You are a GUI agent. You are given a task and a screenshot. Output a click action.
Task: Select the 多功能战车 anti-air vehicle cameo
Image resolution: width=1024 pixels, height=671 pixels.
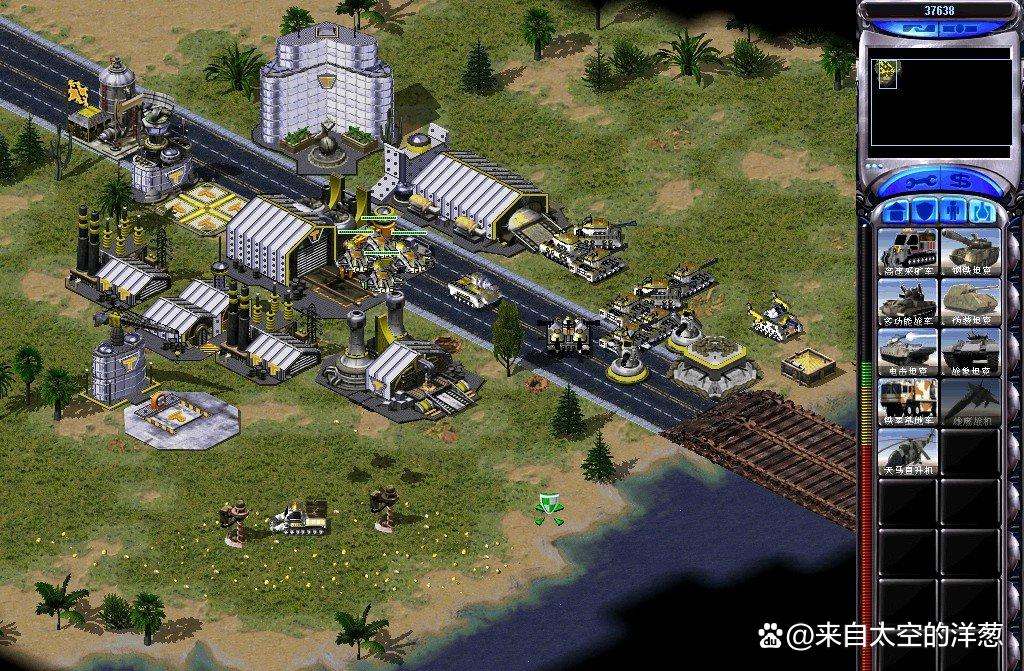(x=908, y=300)
